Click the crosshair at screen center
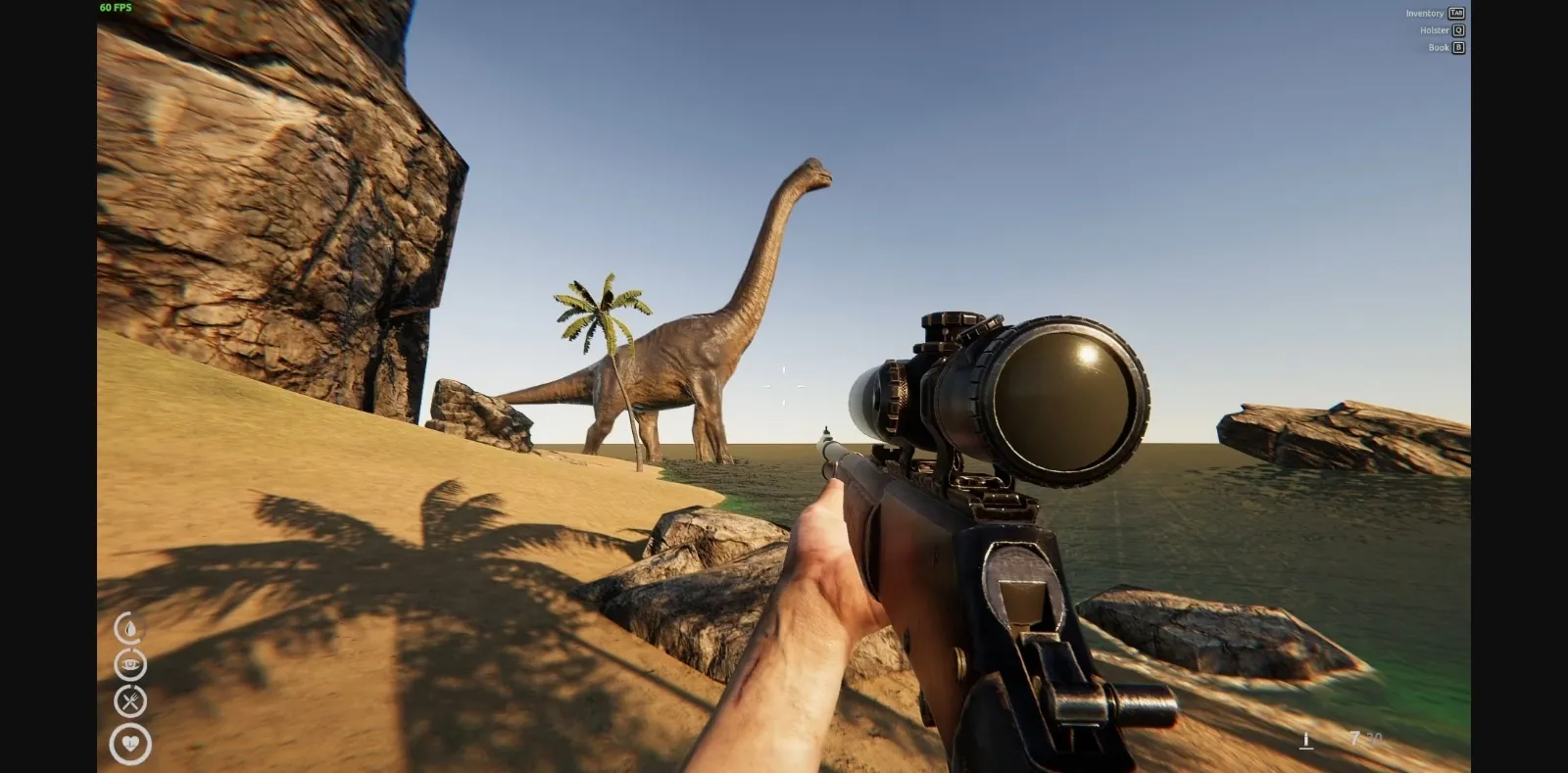The height and width of the screenshot is (773, 1568). click(x=784, y=386)
